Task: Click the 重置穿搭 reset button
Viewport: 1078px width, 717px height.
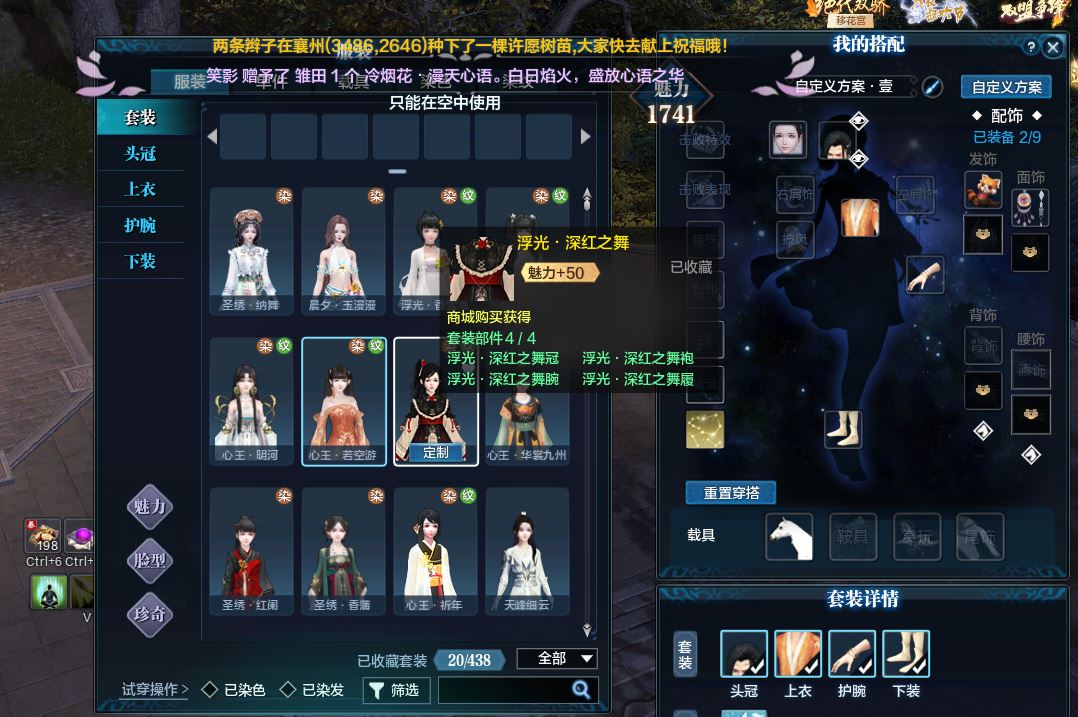Action: tap(731, 493)
